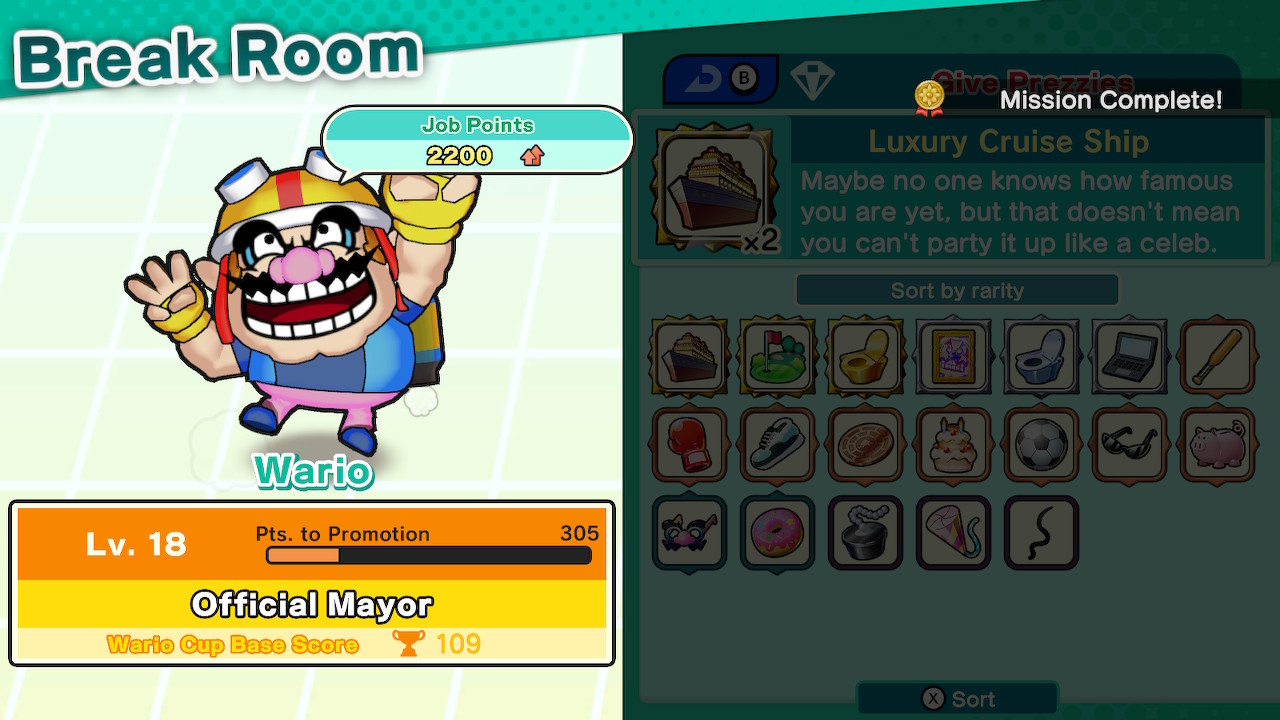The height and width of the screenshot is (720, 1280).
Task: Select the birthday cake prezzie
Action: point(953,446)
